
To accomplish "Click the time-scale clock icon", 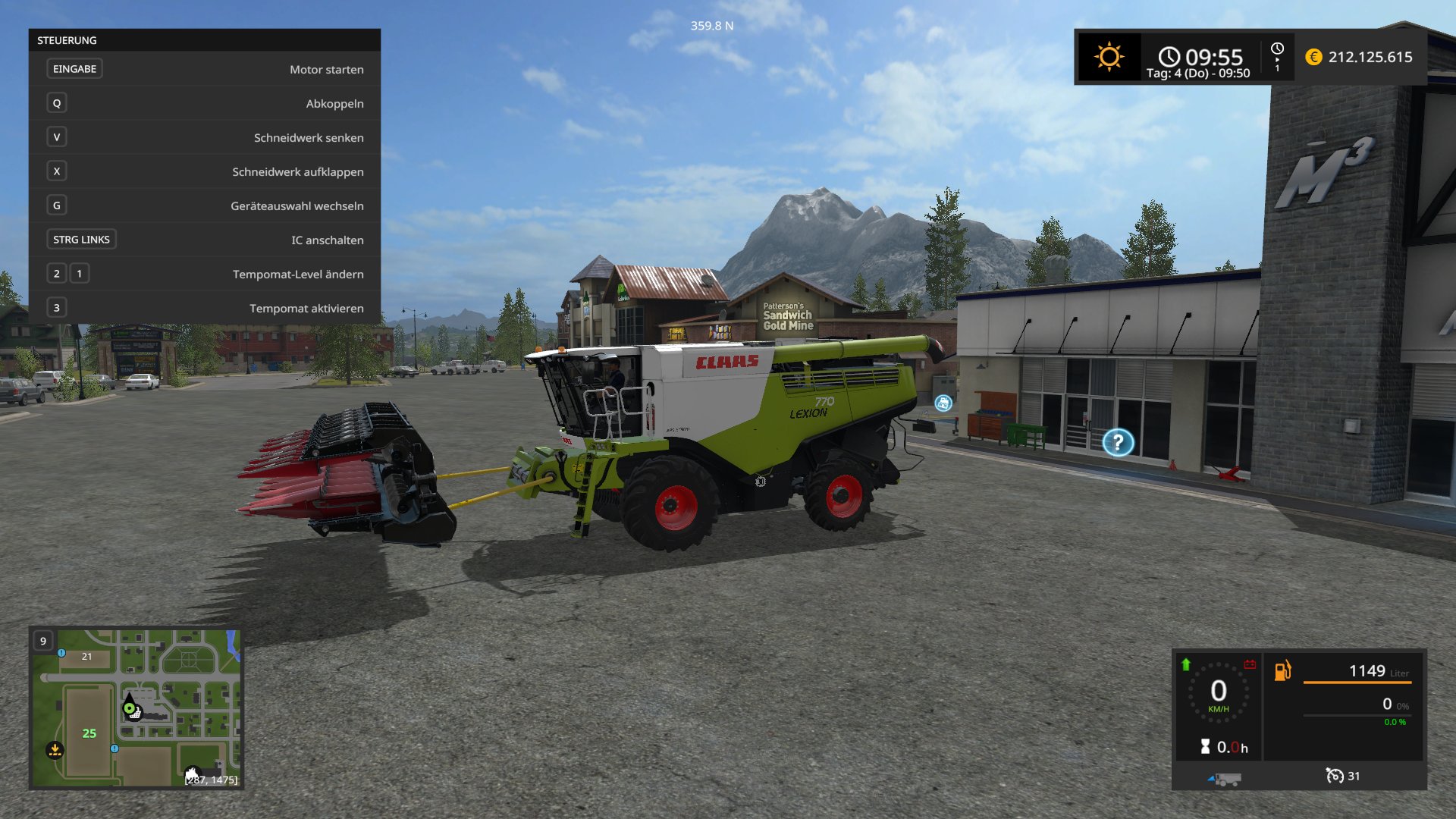I will (1277, 49).
